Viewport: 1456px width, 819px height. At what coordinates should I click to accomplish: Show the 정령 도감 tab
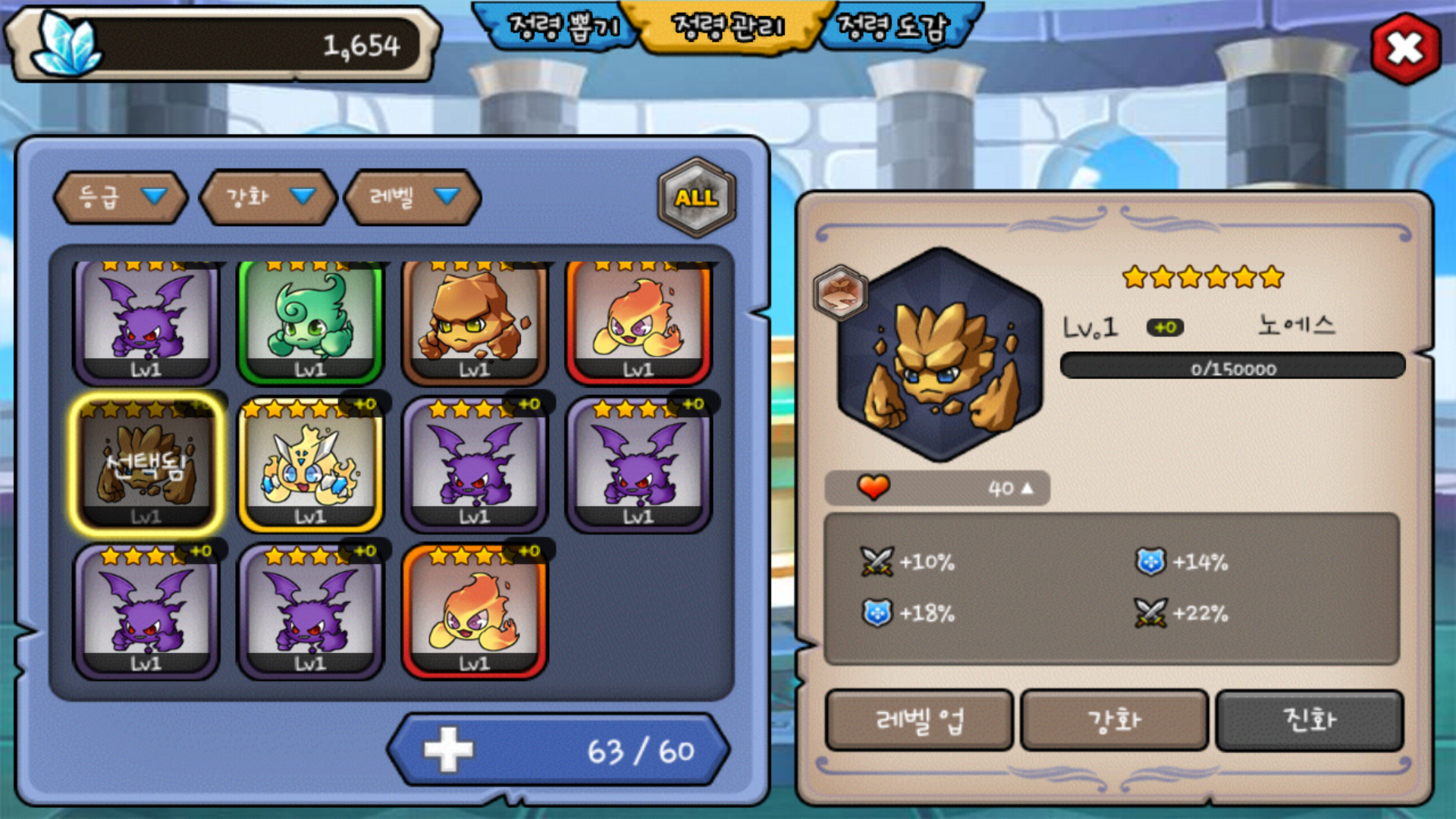[x=893, y=27]
